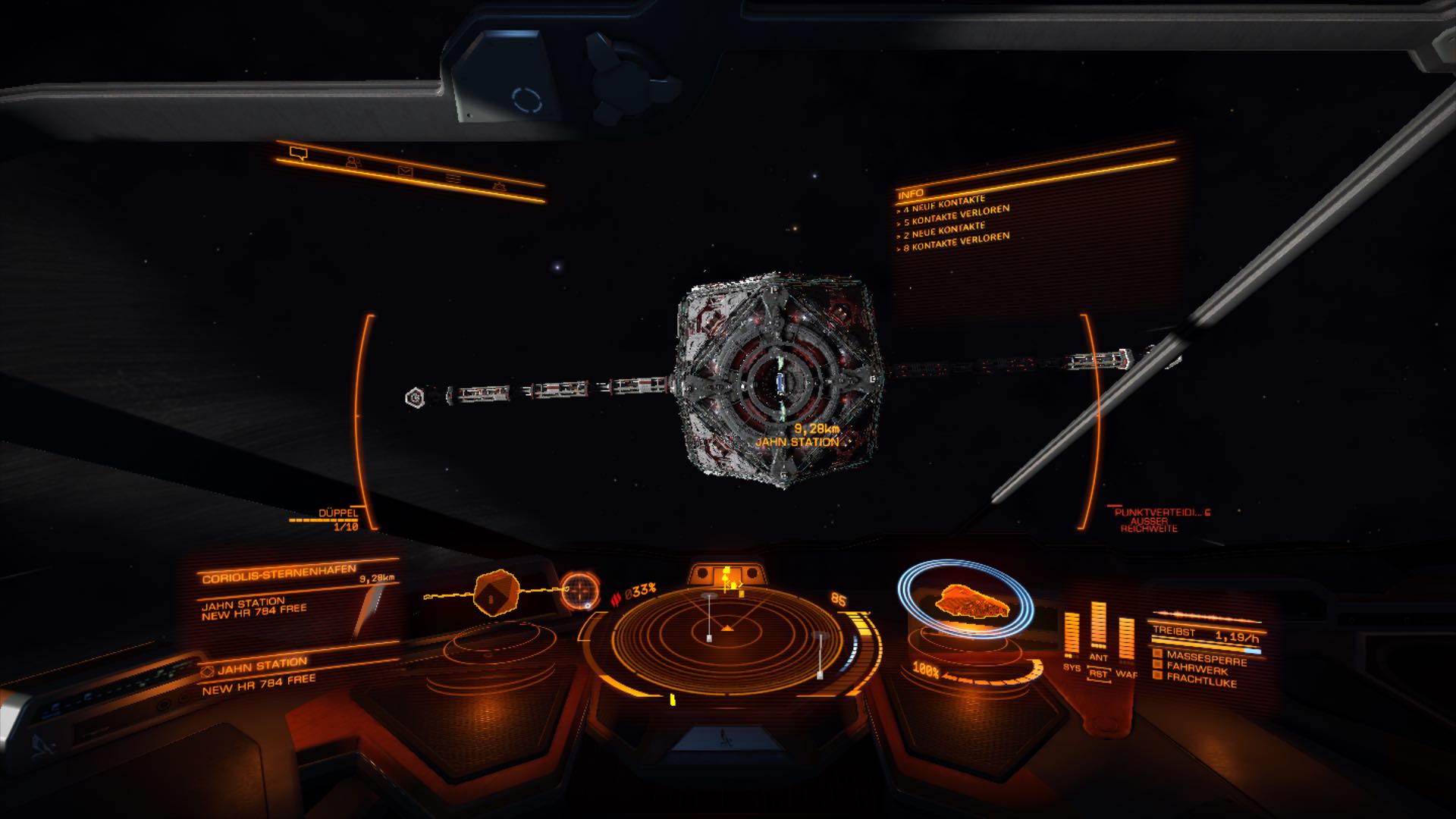Select the three-line list comms tab
This screenshot has height=819, width=1456.
click(x=453, y=179)
